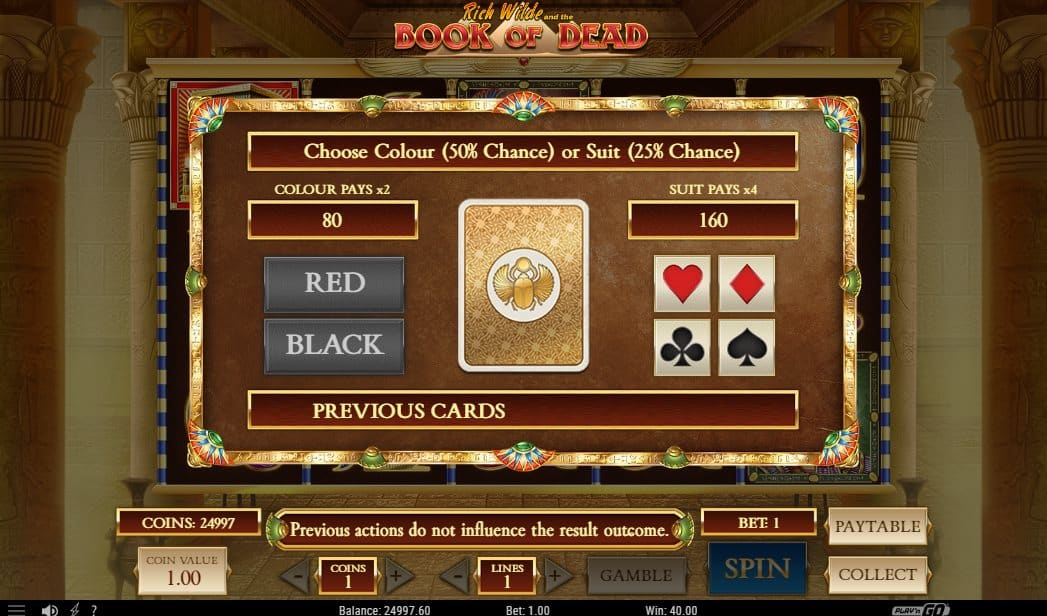
Task: Collect the current winnings
Action: pyautogui.click(x=877, y=574)
